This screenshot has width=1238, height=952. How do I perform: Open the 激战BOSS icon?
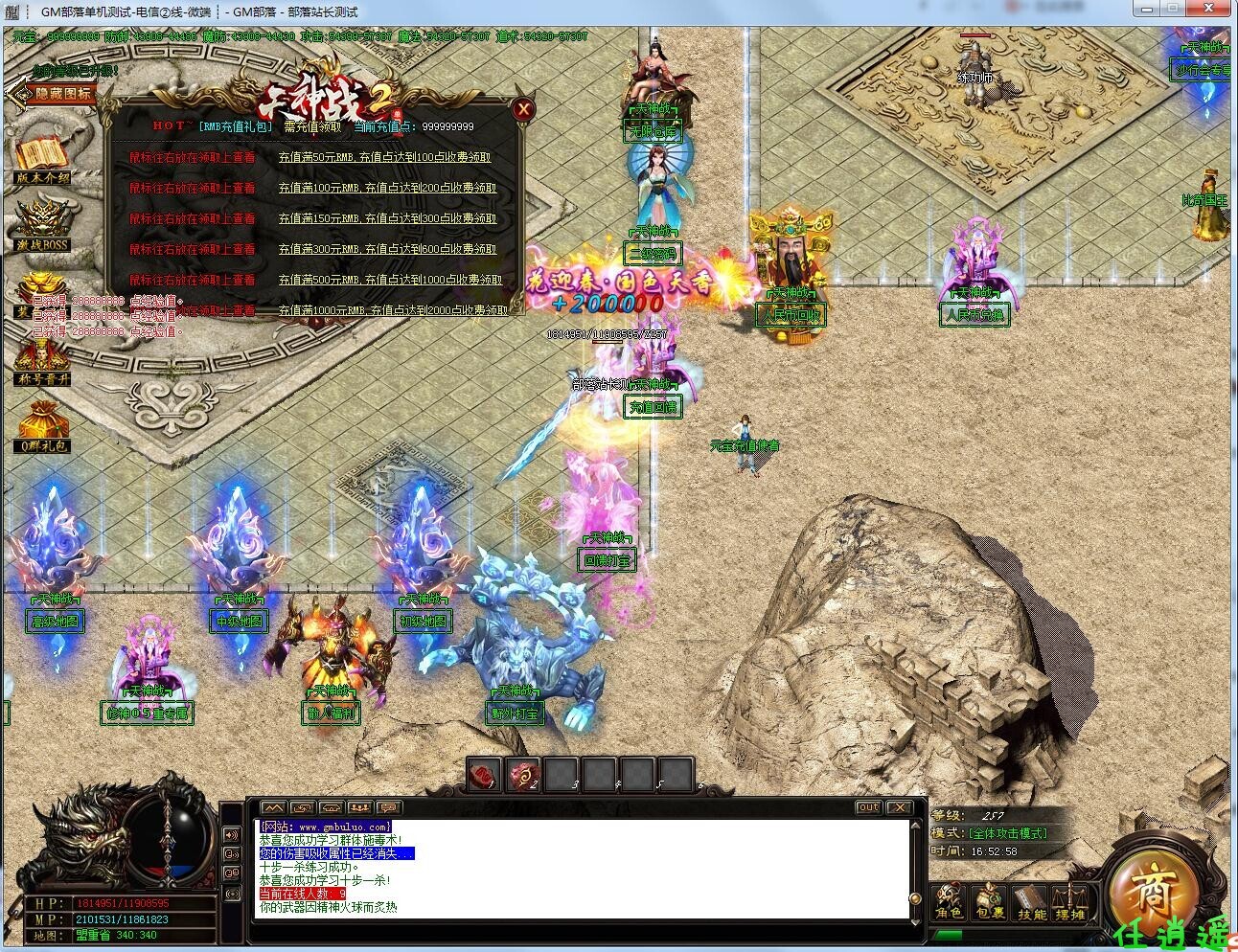point(43,222)
